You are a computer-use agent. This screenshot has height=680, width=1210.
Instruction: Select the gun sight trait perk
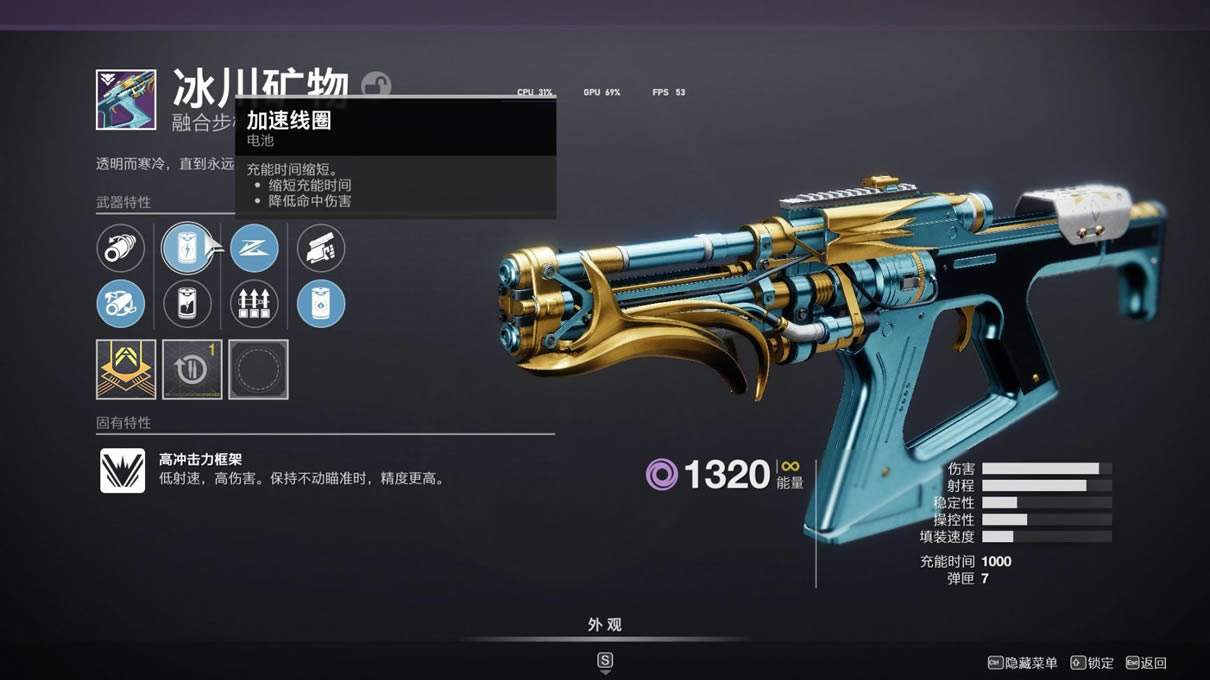pos(321,248)
